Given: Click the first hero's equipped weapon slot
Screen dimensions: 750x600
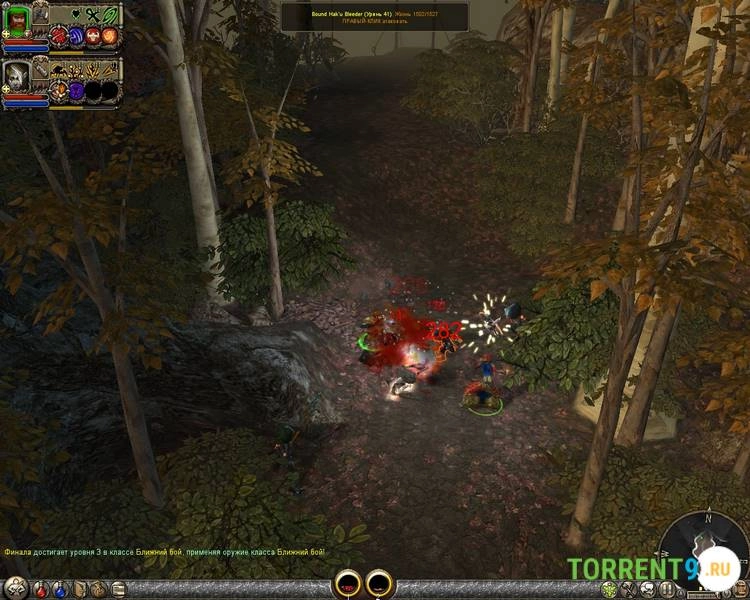Looking at the screenshot, I should click(41, 13).
